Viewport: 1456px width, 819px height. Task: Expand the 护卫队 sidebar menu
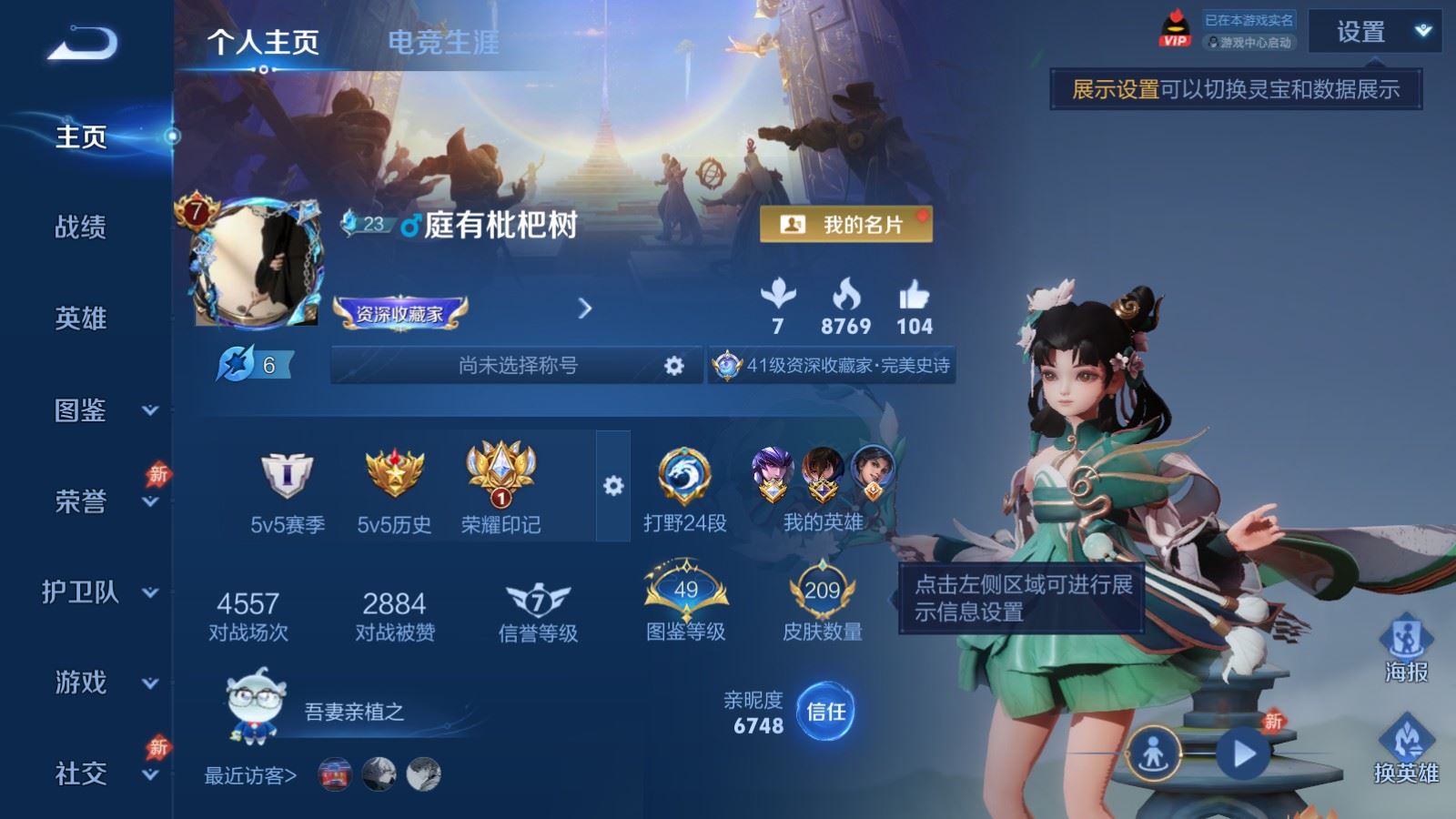pyautogui.click(x=100, y=592)
